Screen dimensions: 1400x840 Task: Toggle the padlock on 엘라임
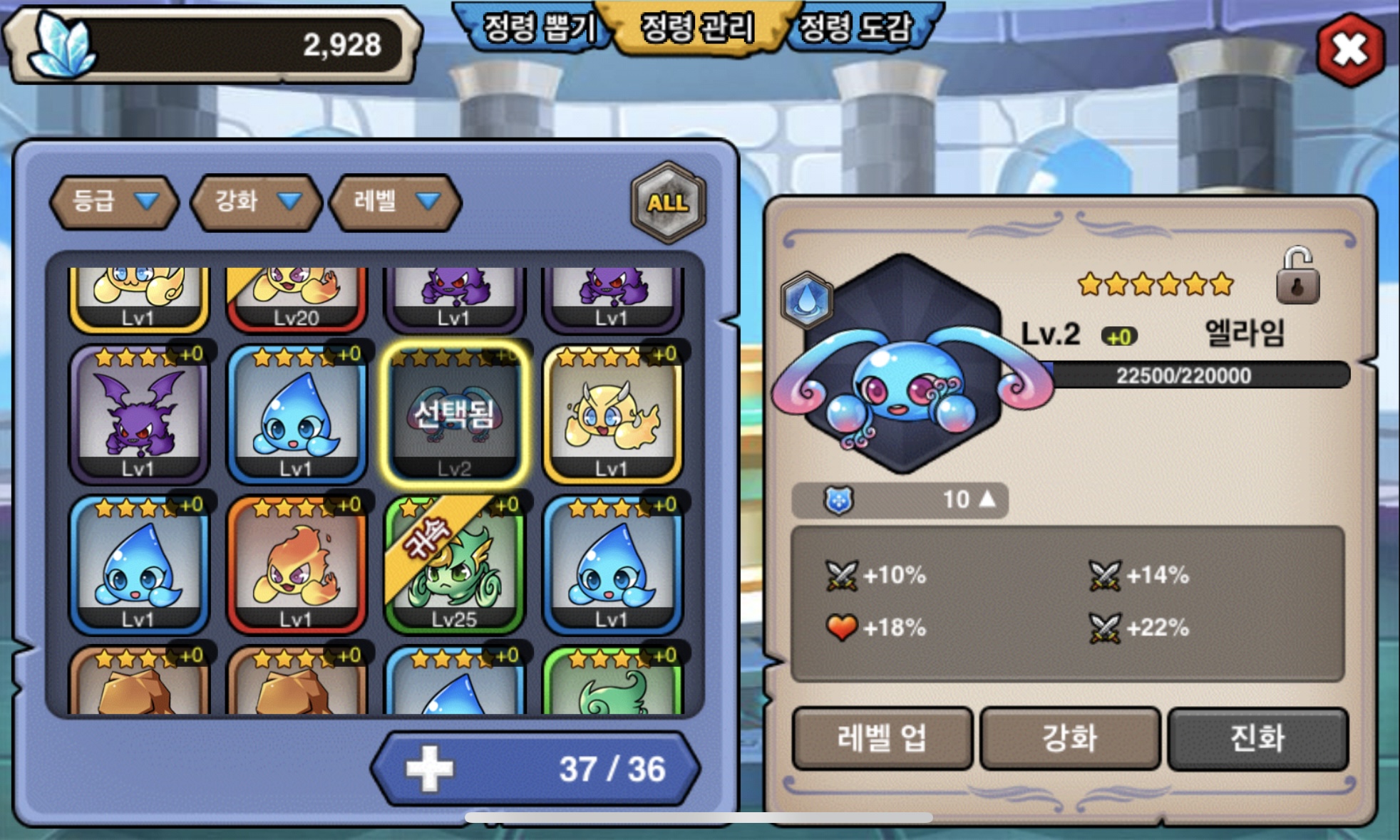point(1297,278)
